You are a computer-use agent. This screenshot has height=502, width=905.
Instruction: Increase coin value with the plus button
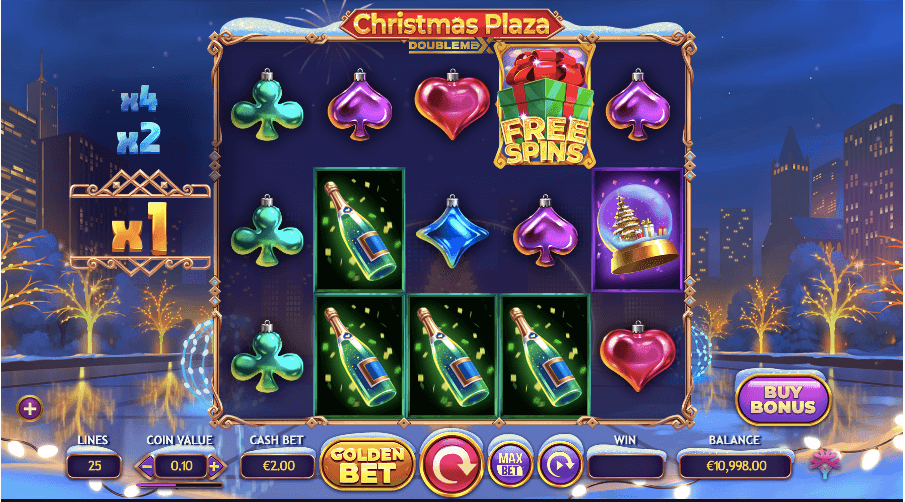pos(213,465)
